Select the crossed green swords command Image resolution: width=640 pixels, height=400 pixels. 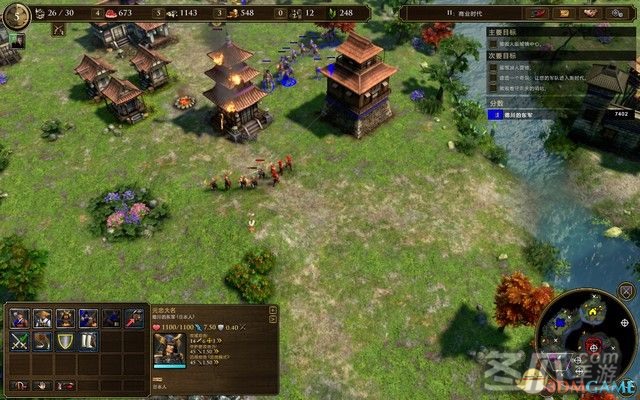click(x=19, y=341)
